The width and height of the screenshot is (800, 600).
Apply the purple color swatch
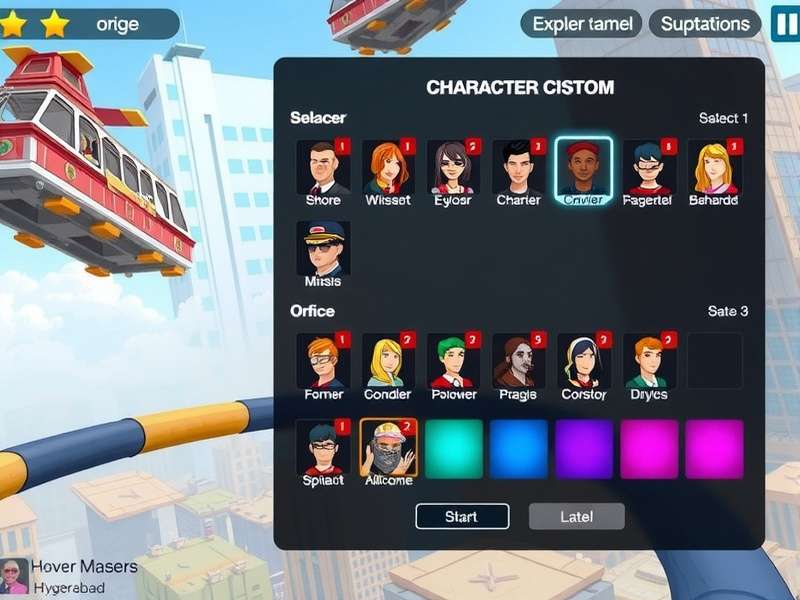[x=584, y=449]
